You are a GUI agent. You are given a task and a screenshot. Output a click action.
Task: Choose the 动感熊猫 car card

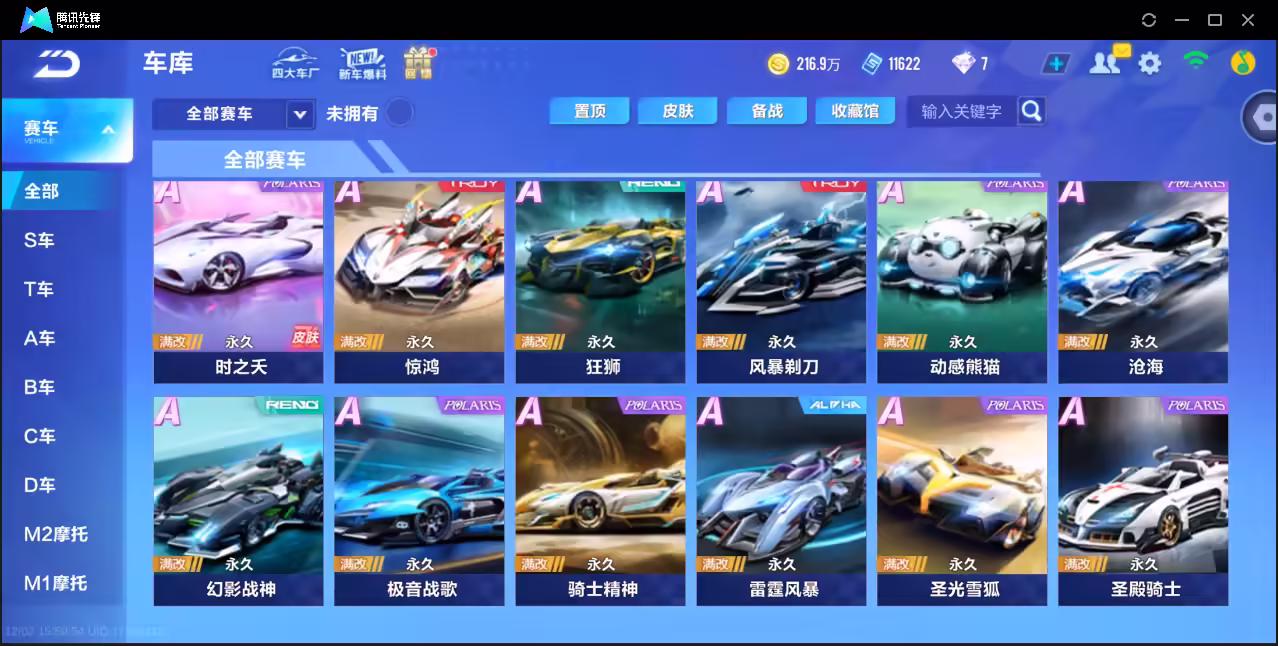[962, 281]
